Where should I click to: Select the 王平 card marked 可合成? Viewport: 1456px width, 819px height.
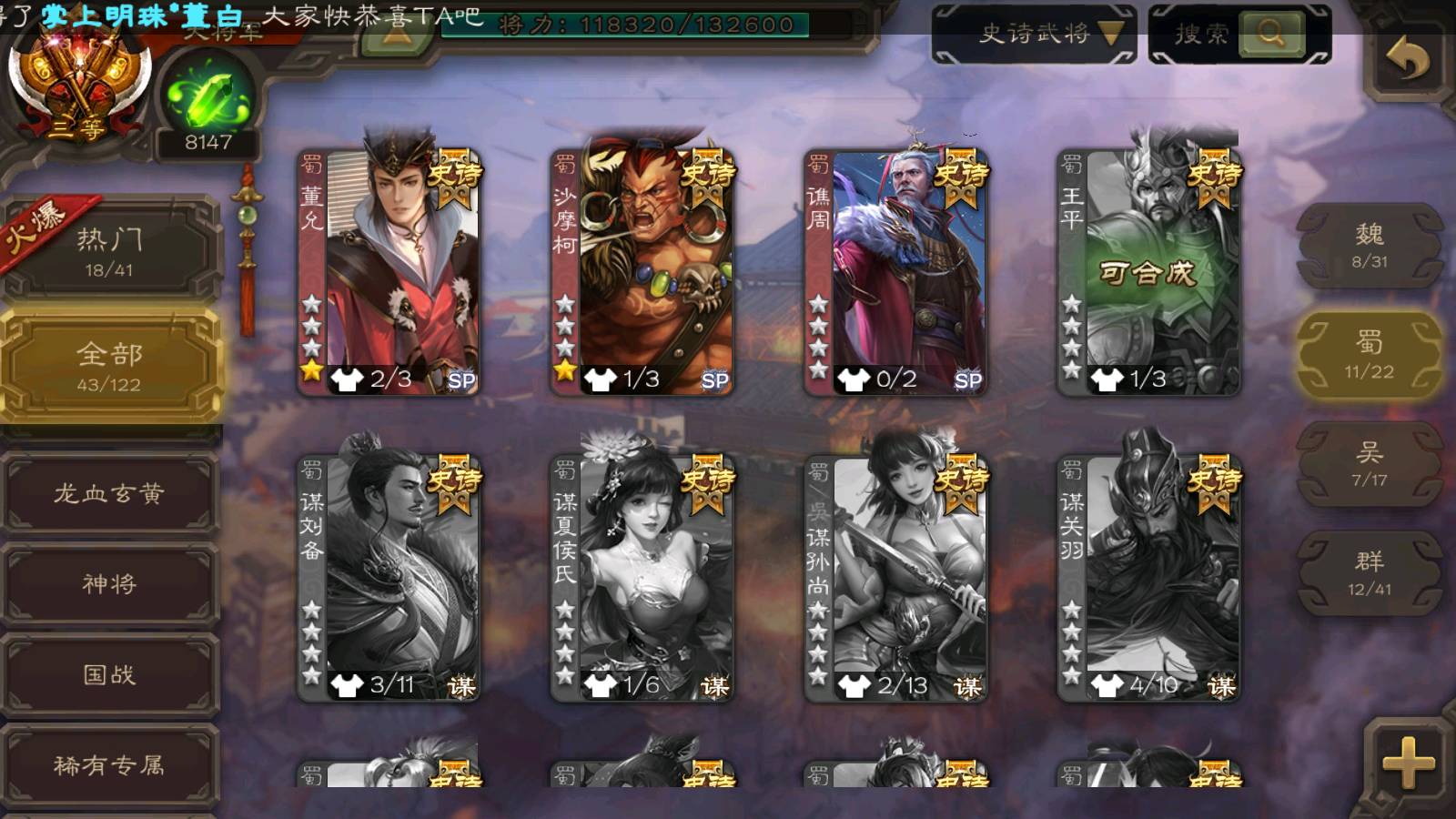1148,271
